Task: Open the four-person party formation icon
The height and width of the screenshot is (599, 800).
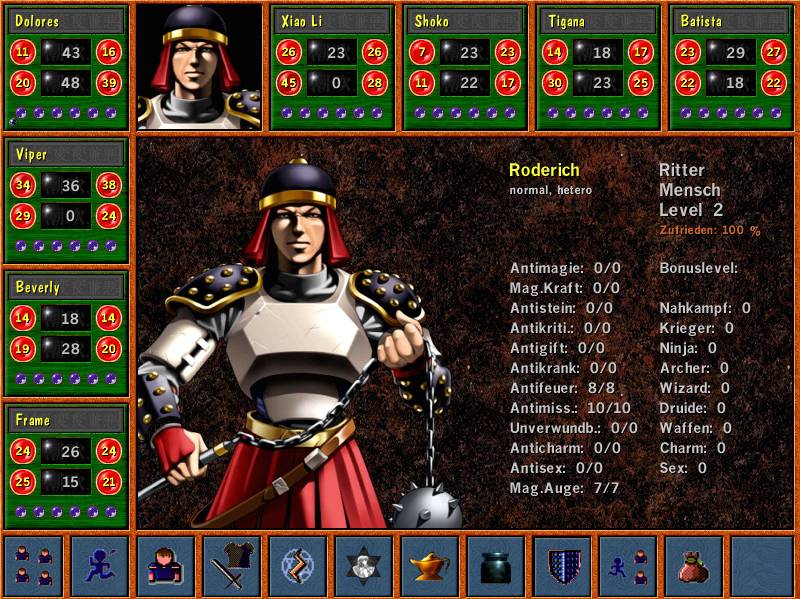Action: click(34, 565)
